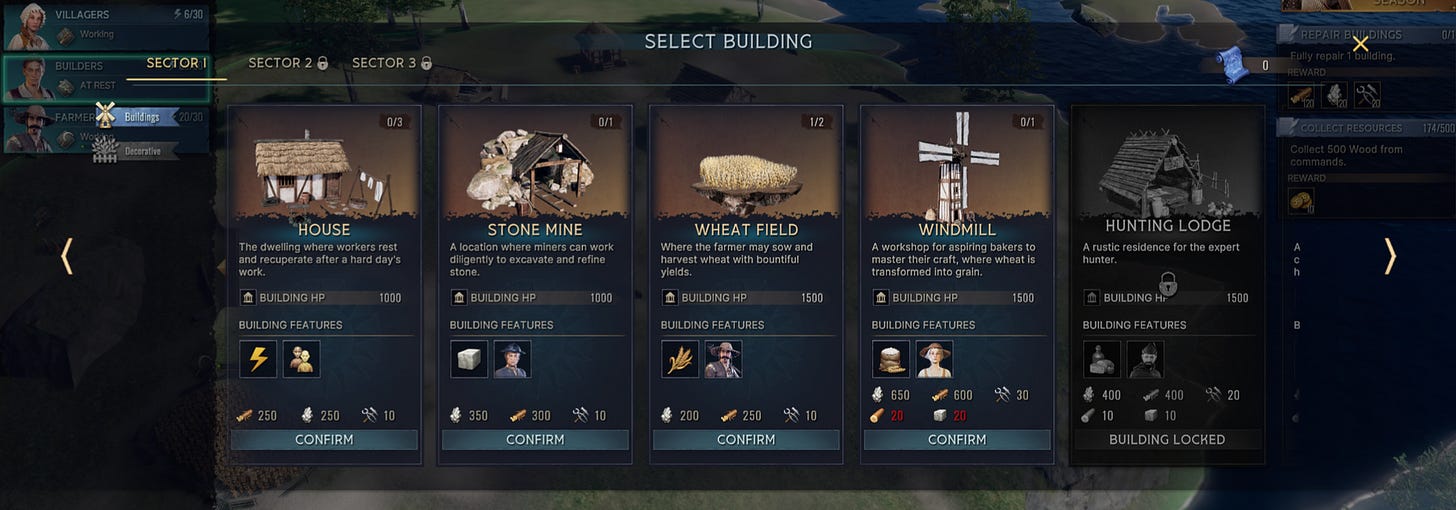
Task: Click the House lightning bolt feature icon
Action: [258, 359]
